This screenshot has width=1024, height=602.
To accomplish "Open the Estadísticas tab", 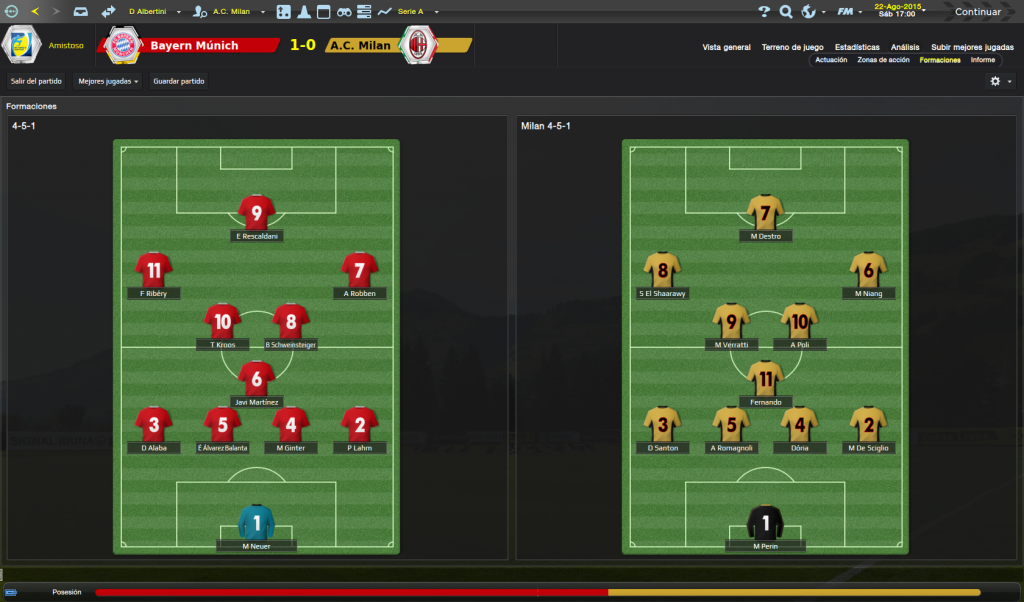I will (857, 47).
